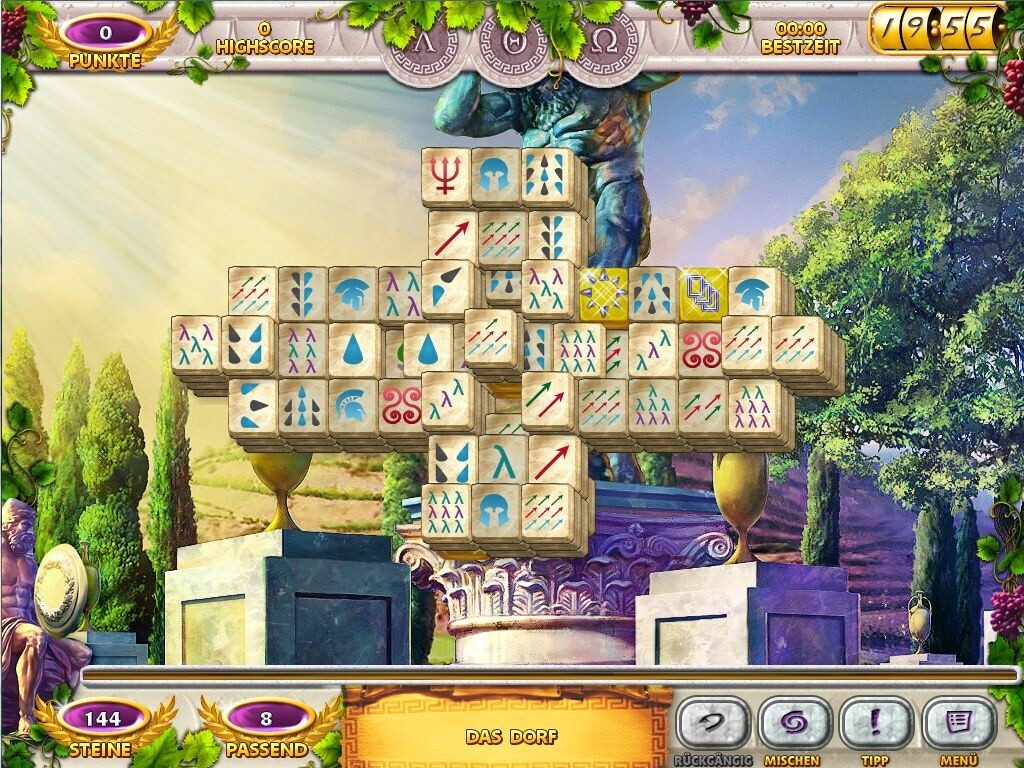The height and width of the screenshot is (768, 1024).
Task: Shuffle the tiles with Mischen
Action: tap(795, 723)
